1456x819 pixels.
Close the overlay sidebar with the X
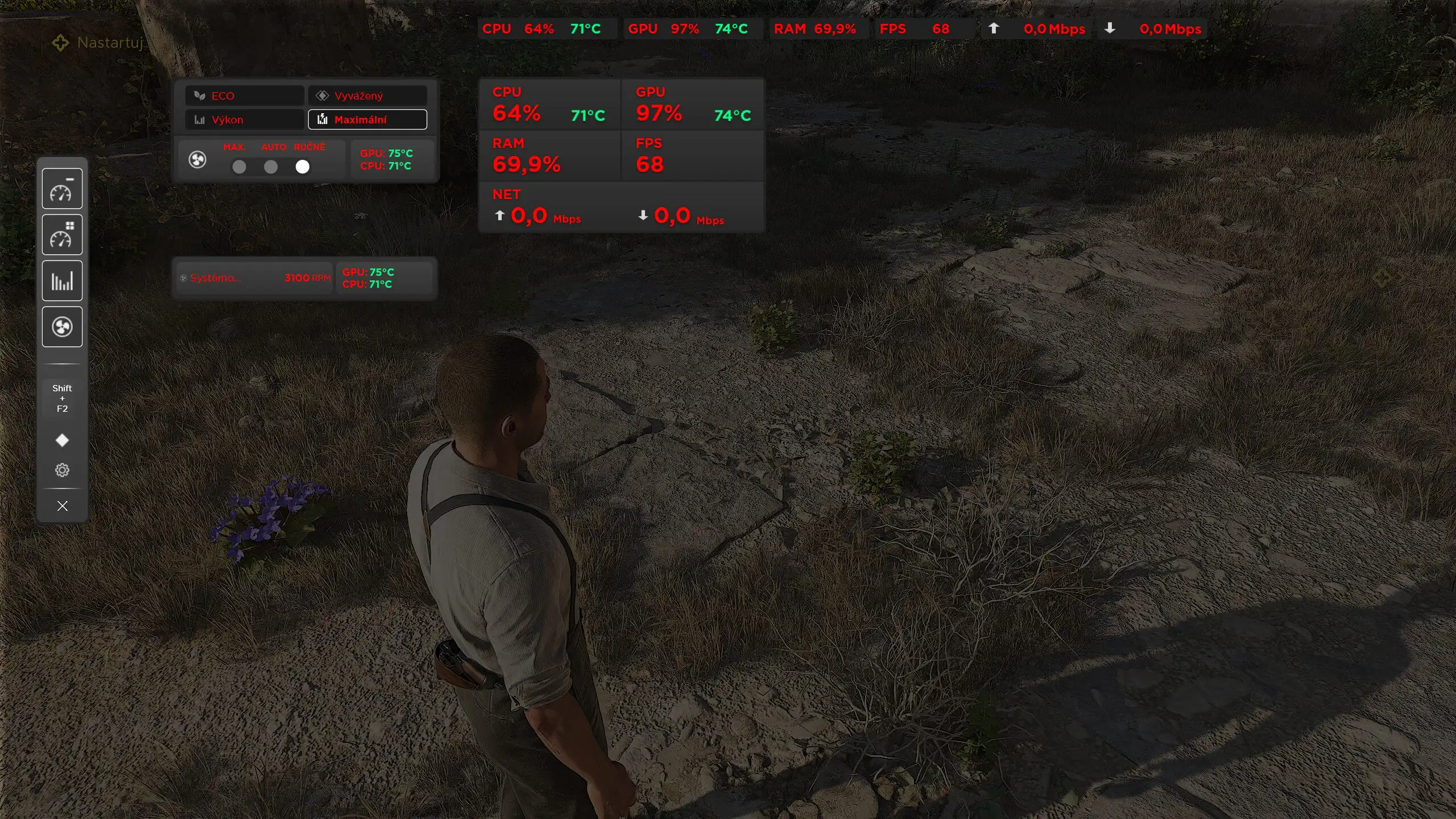pos(62,506)
